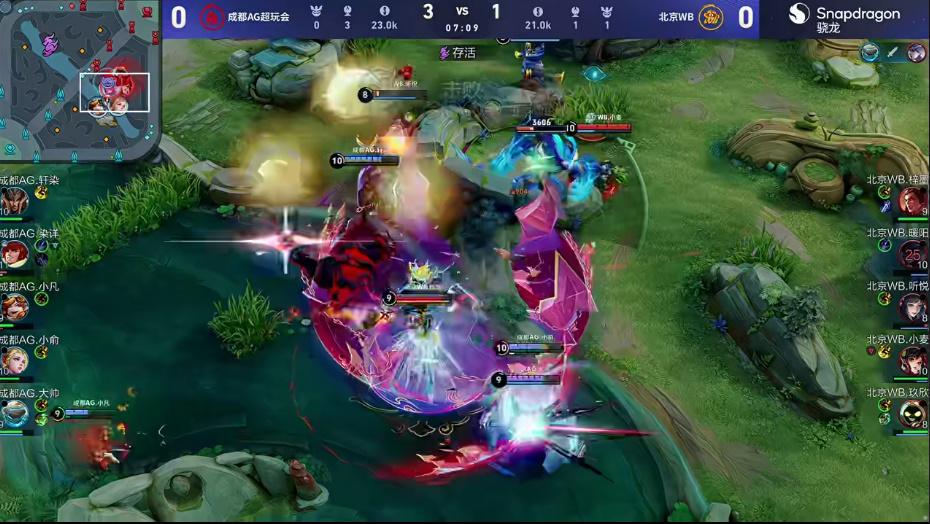930x524 pixels.
Task: Select player 成都AG.染详's hero portrait
Action: pyautogui.click(x=14, y=254)
